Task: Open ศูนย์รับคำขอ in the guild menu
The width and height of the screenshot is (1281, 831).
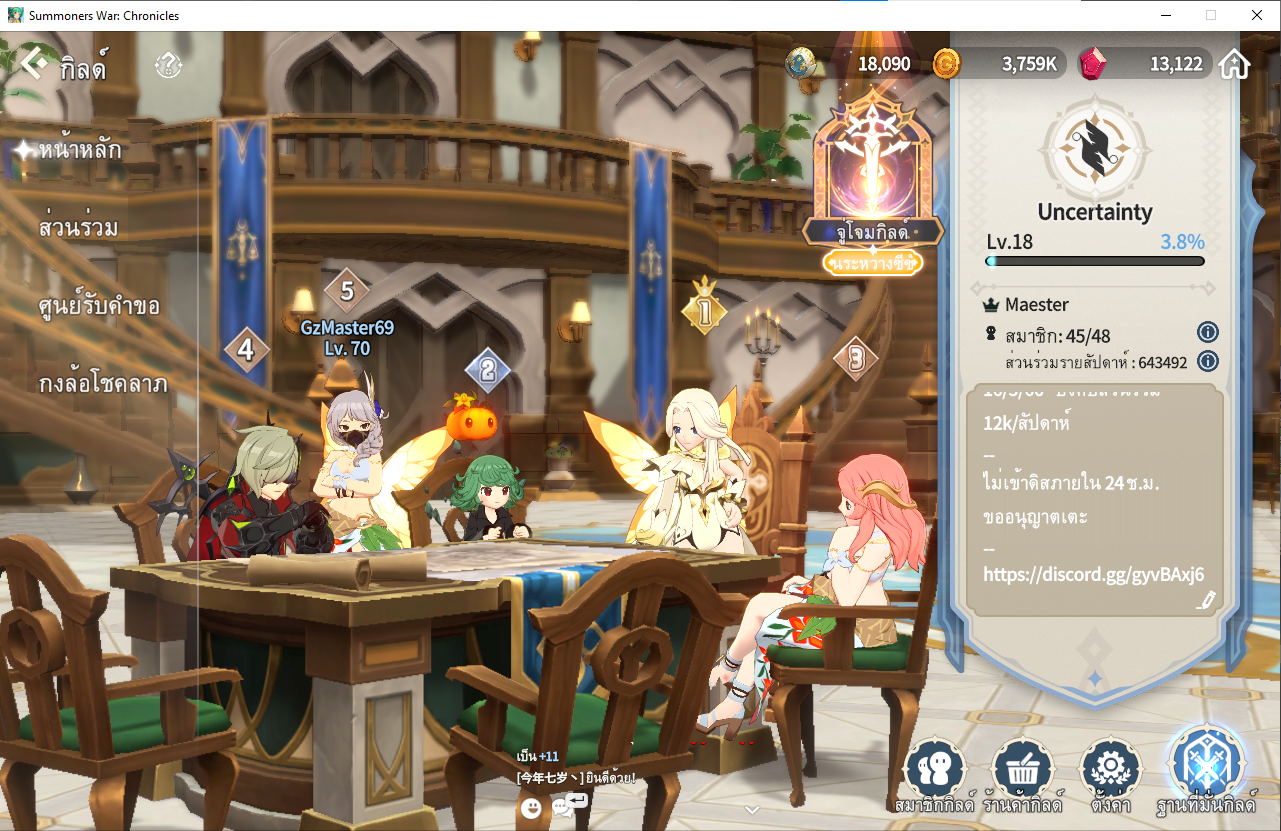Action: point(99,306)
